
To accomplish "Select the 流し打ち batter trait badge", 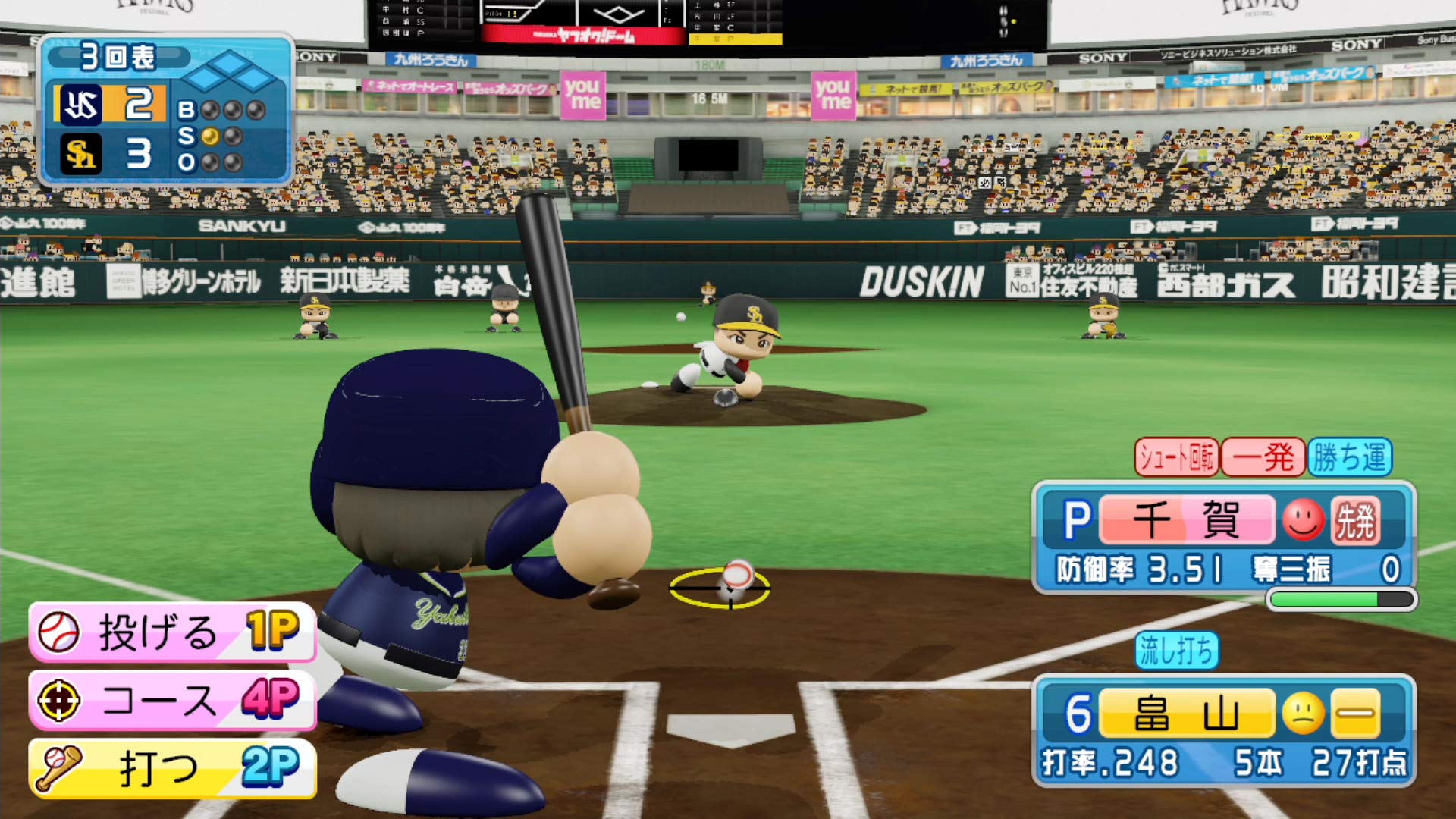I will 1176,651.
